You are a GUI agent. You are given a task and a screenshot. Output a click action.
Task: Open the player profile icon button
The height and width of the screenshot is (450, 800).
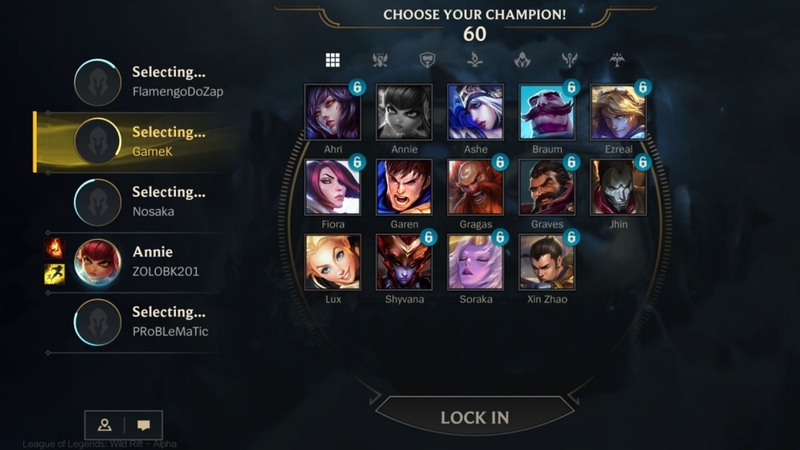pyautogui.click(x=104, y=425)
